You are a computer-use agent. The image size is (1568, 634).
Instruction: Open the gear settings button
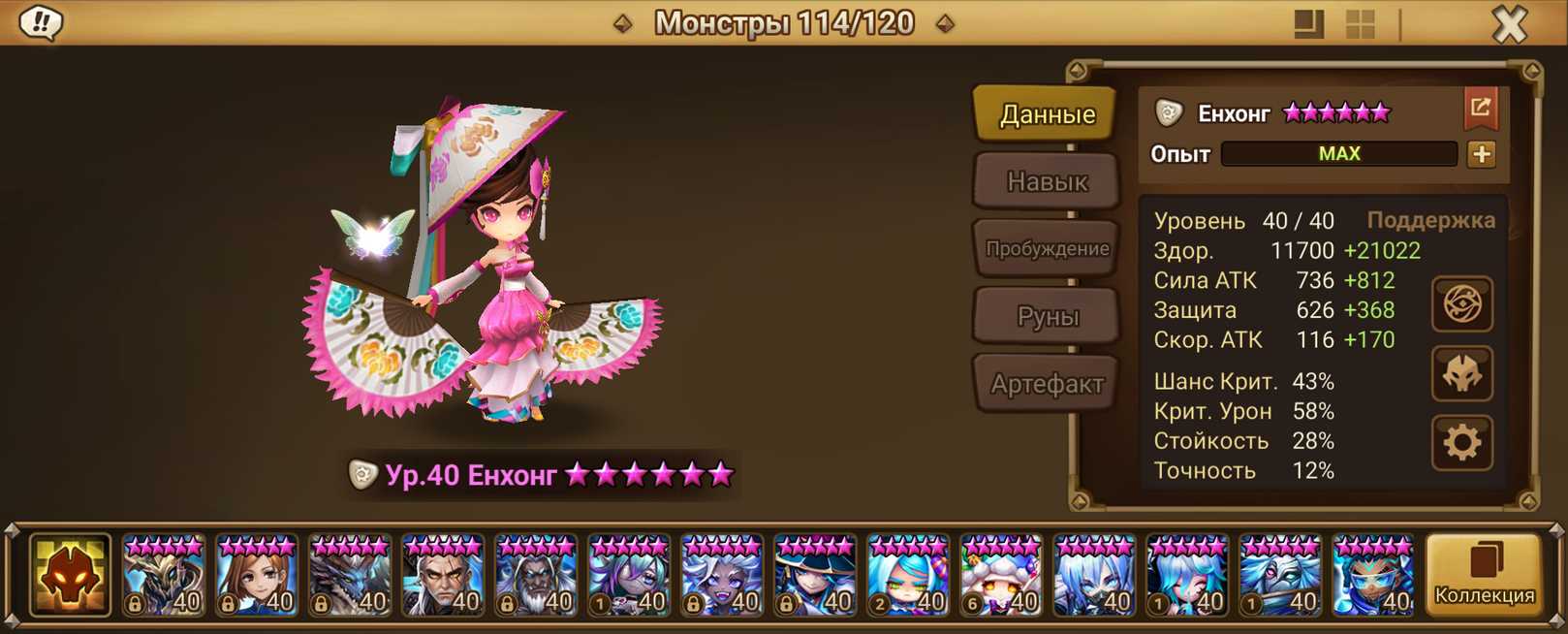1461,443
